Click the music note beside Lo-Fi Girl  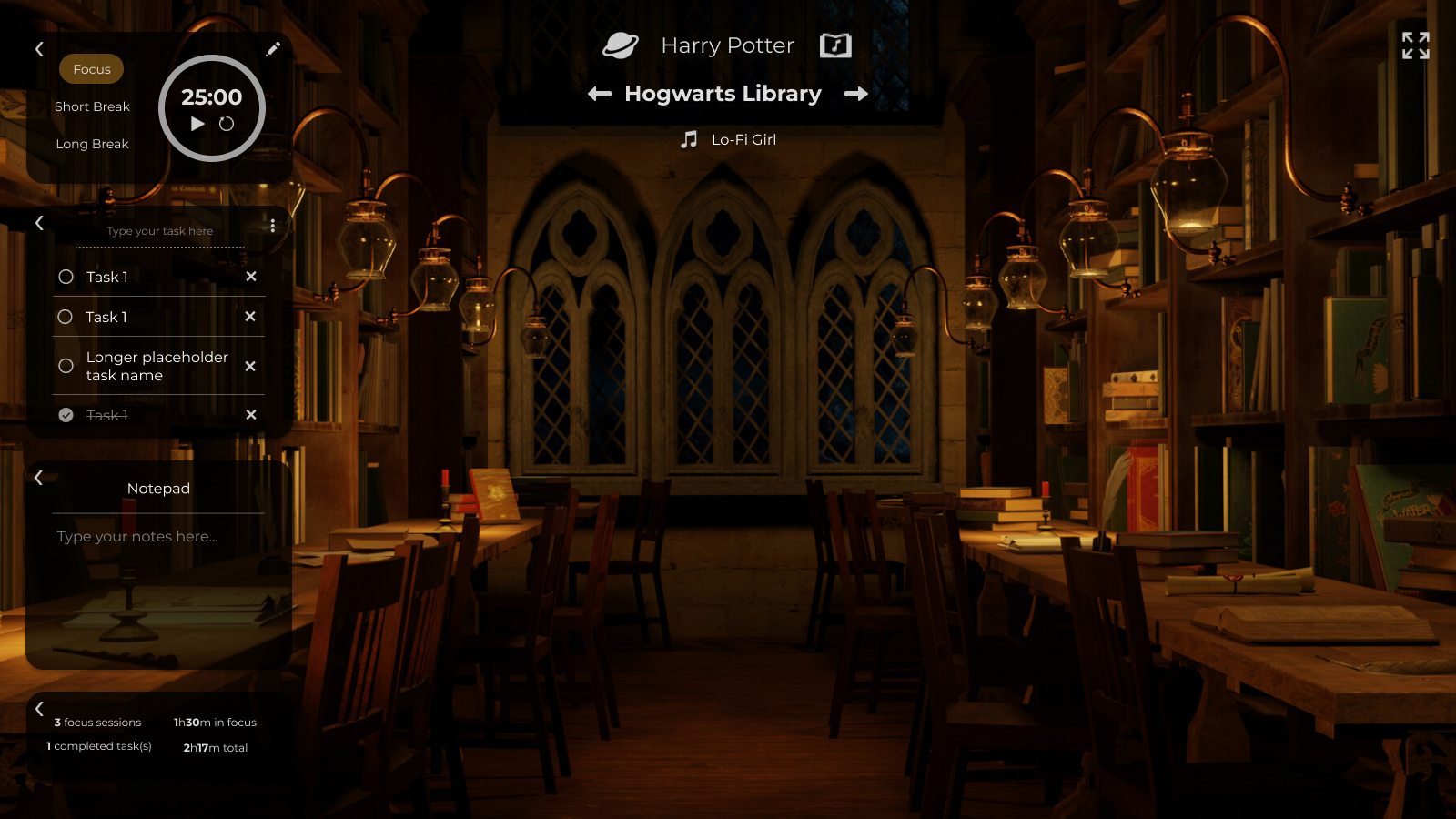pos(687,139)
